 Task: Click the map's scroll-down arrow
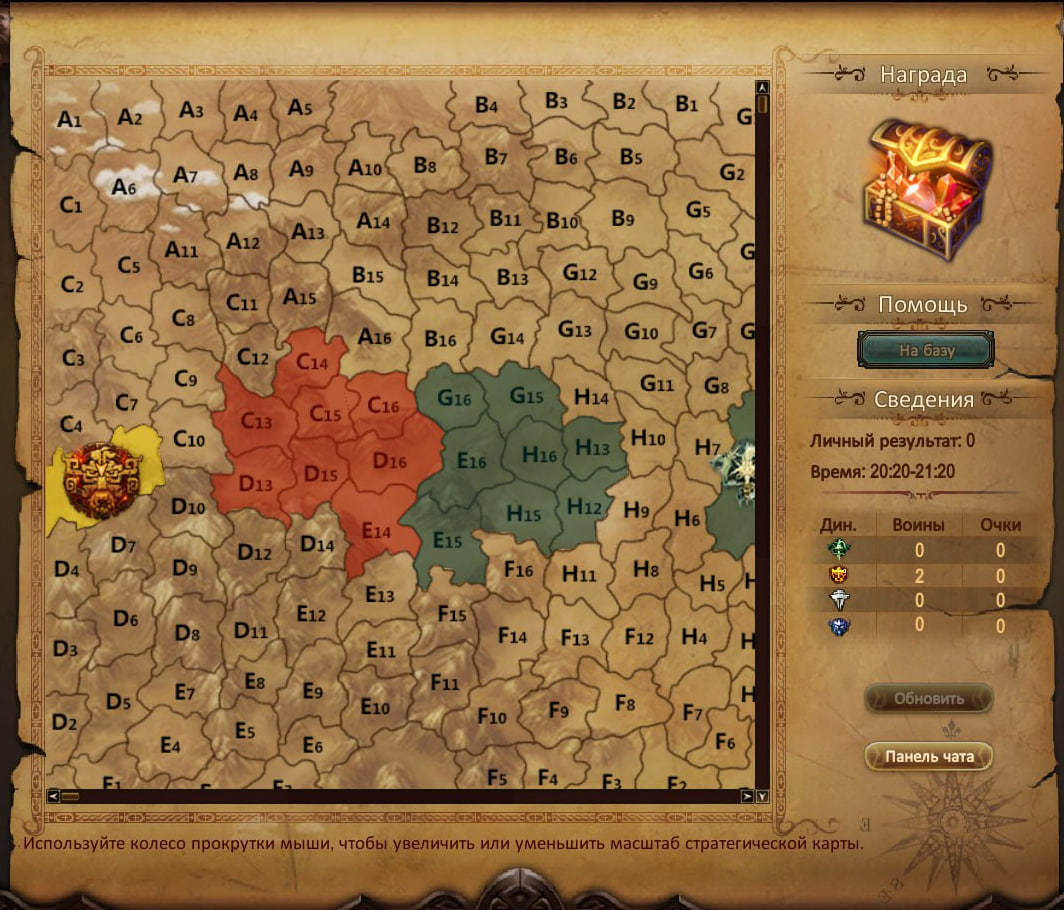pos(762,796)
